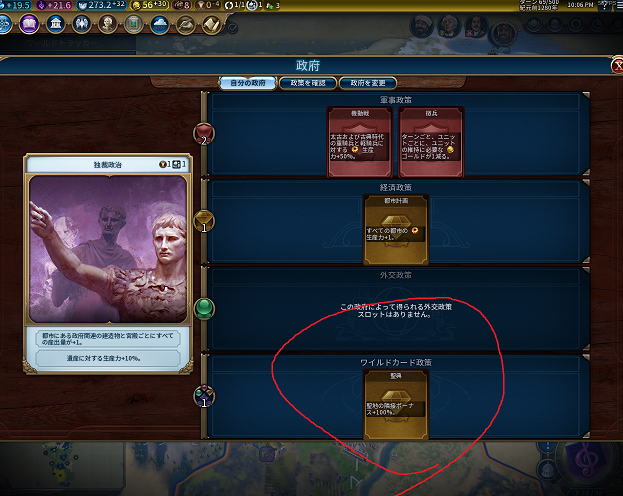This screenshot has height=496, width=623.
Task: Open the 政策を確認 tab
Action: (307, 82)
